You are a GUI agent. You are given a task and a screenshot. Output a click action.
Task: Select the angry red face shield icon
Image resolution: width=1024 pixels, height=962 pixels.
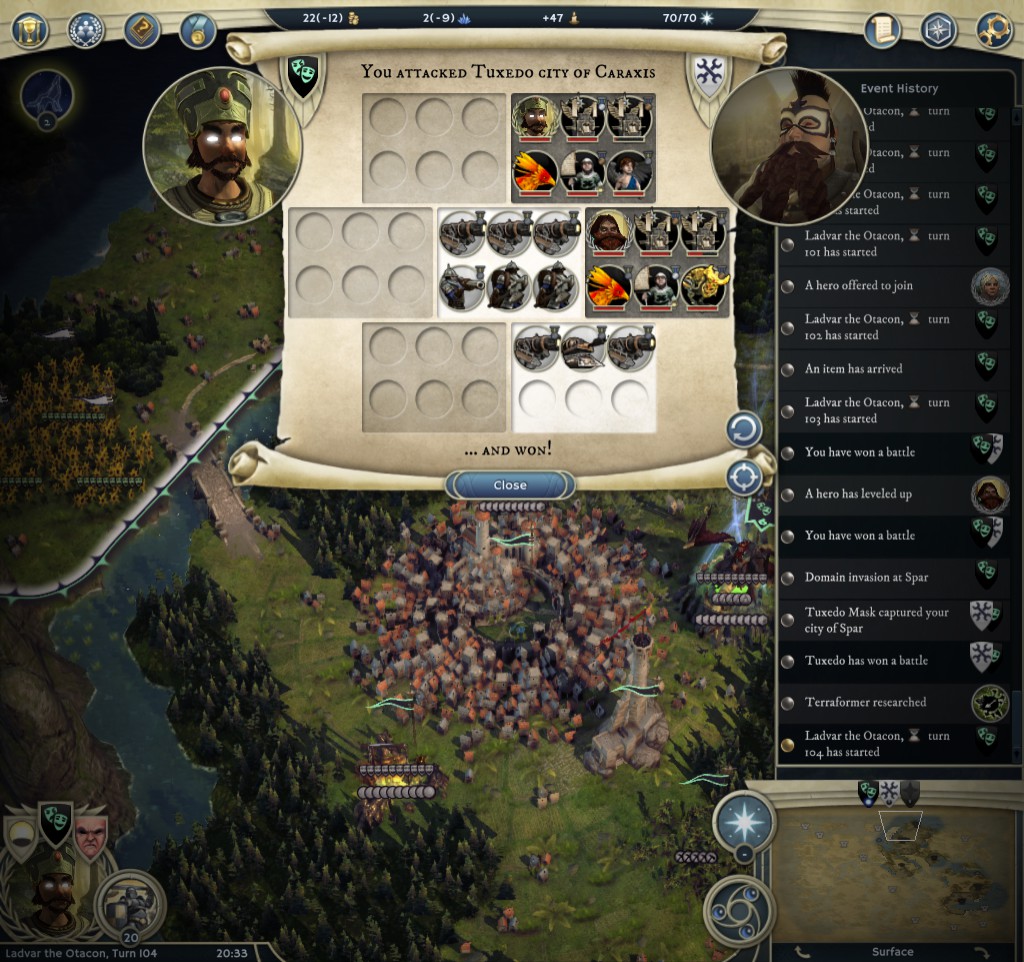pos(90,832)
